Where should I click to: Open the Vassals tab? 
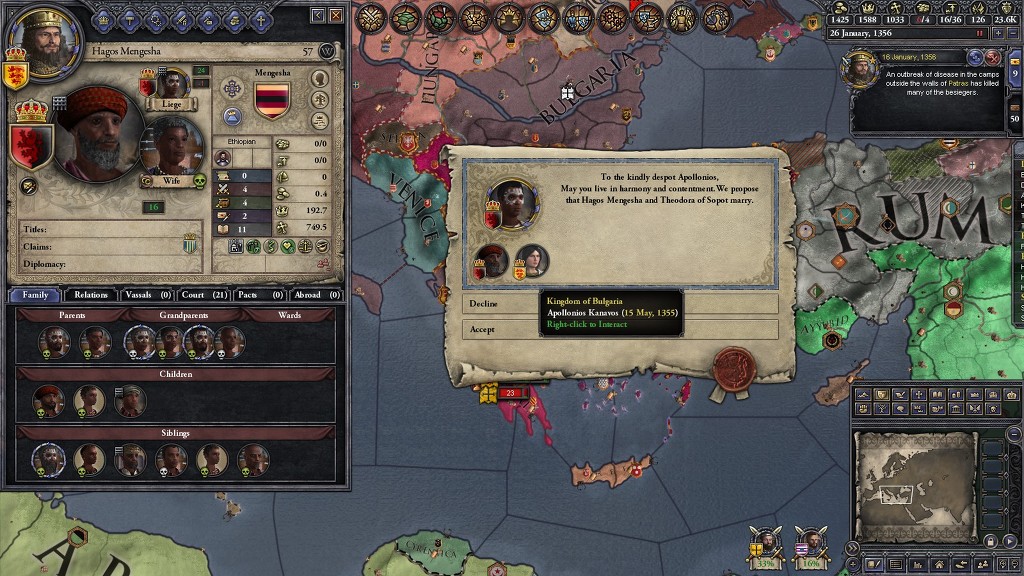pyautogui.click(x=147, y=295)
